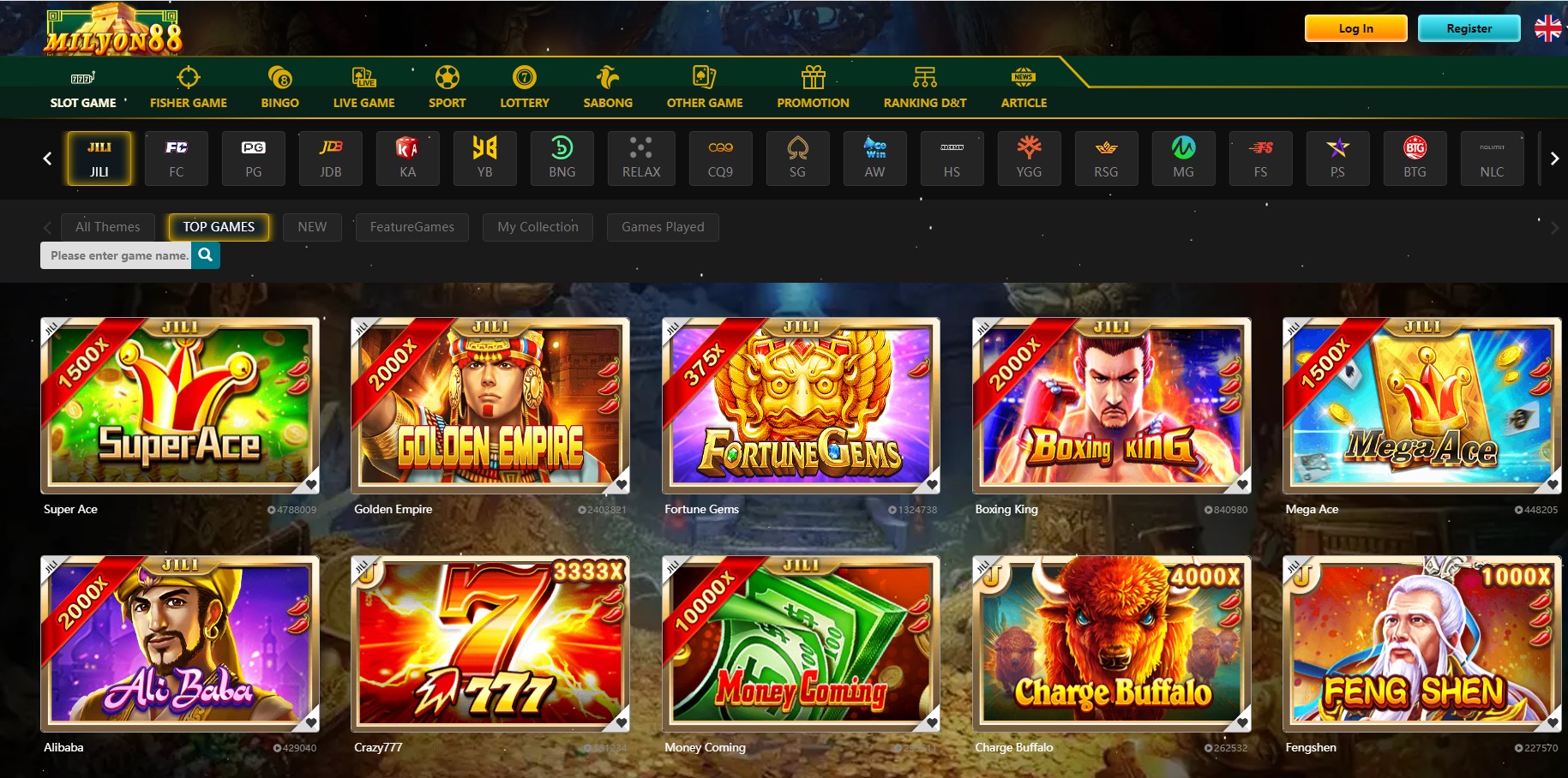Open the Boxing King game thumbnail
The image size is (1568, 778).
tap(1111, 404)
